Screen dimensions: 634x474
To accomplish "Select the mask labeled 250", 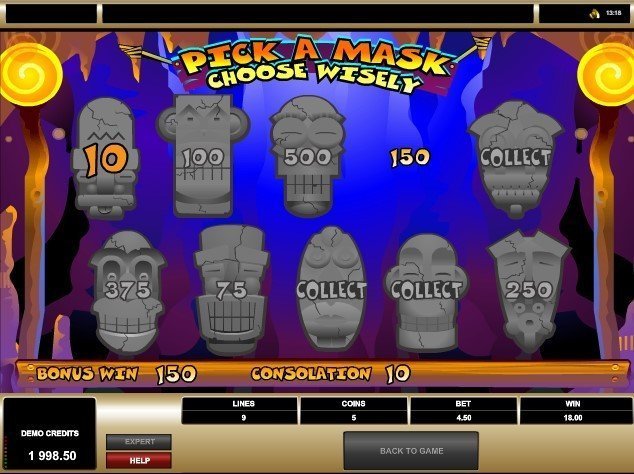I will [527, 290].
